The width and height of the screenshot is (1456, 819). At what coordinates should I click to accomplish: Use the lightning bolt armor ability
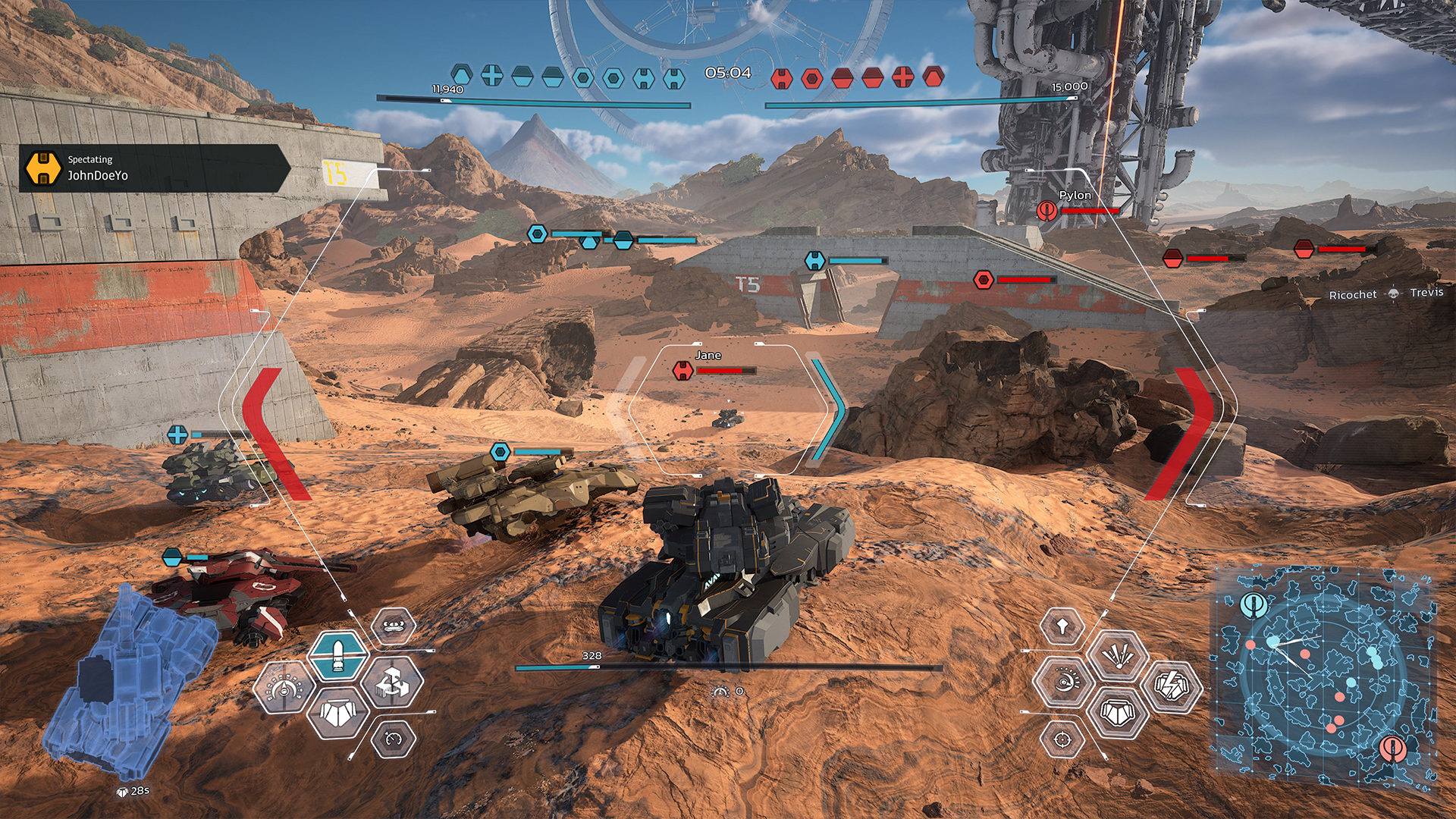(1172, 686)
